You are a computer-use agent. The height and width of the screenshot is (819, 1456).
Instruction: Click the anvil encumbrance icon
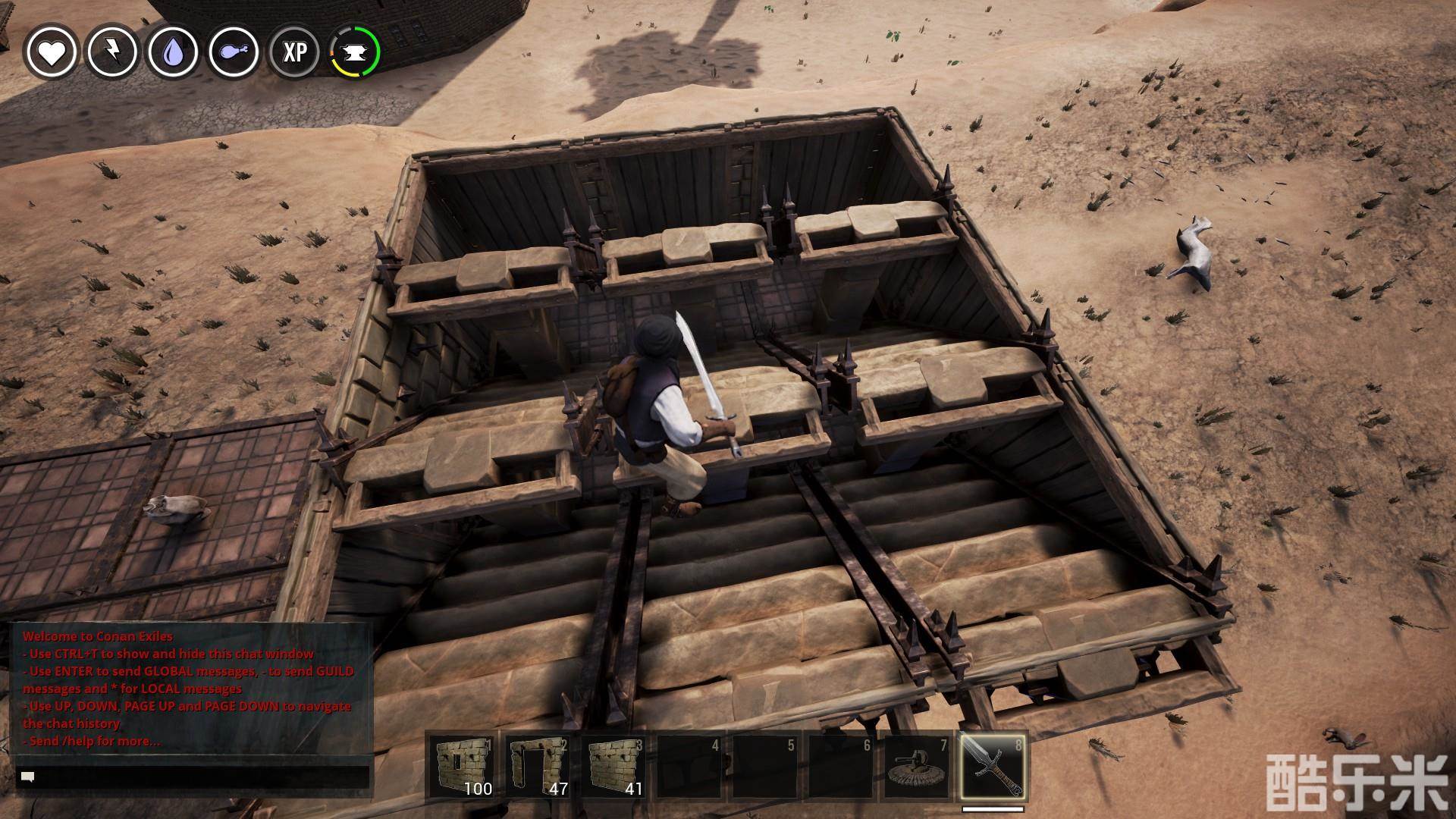355,52
